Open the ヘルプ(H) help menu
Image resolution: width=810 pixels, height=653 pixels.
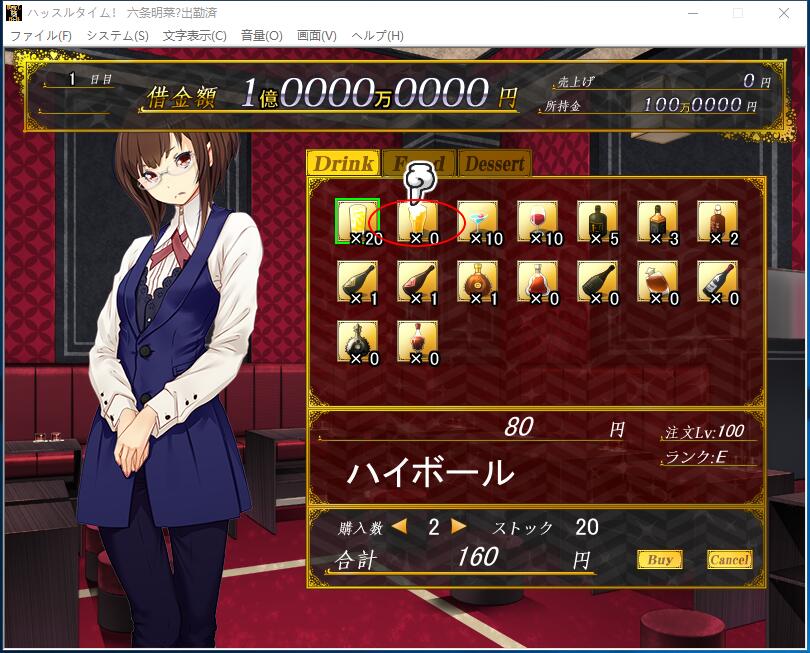click(378, 35)
